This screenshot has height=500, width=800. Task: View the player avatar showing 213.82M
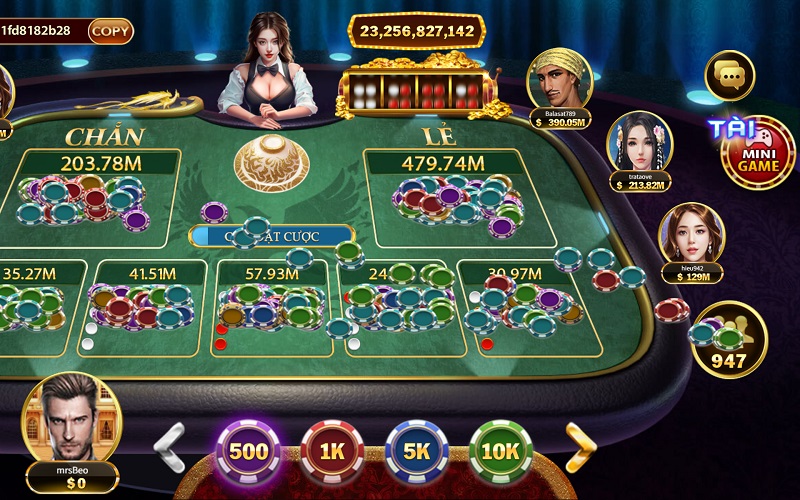639,143
